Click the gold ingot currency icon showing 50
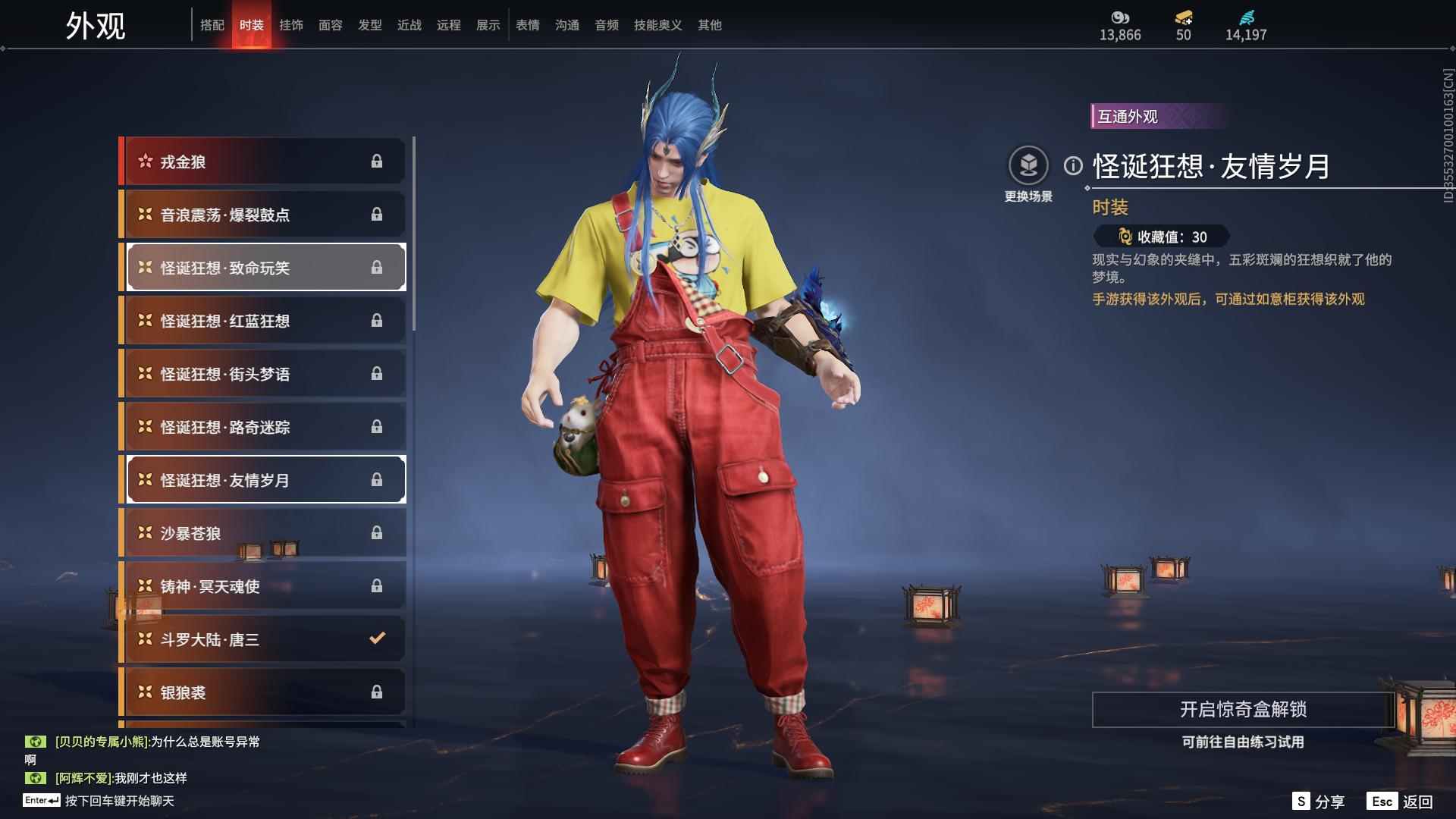The image size is (1456, 819). (x=1183, y=17)
